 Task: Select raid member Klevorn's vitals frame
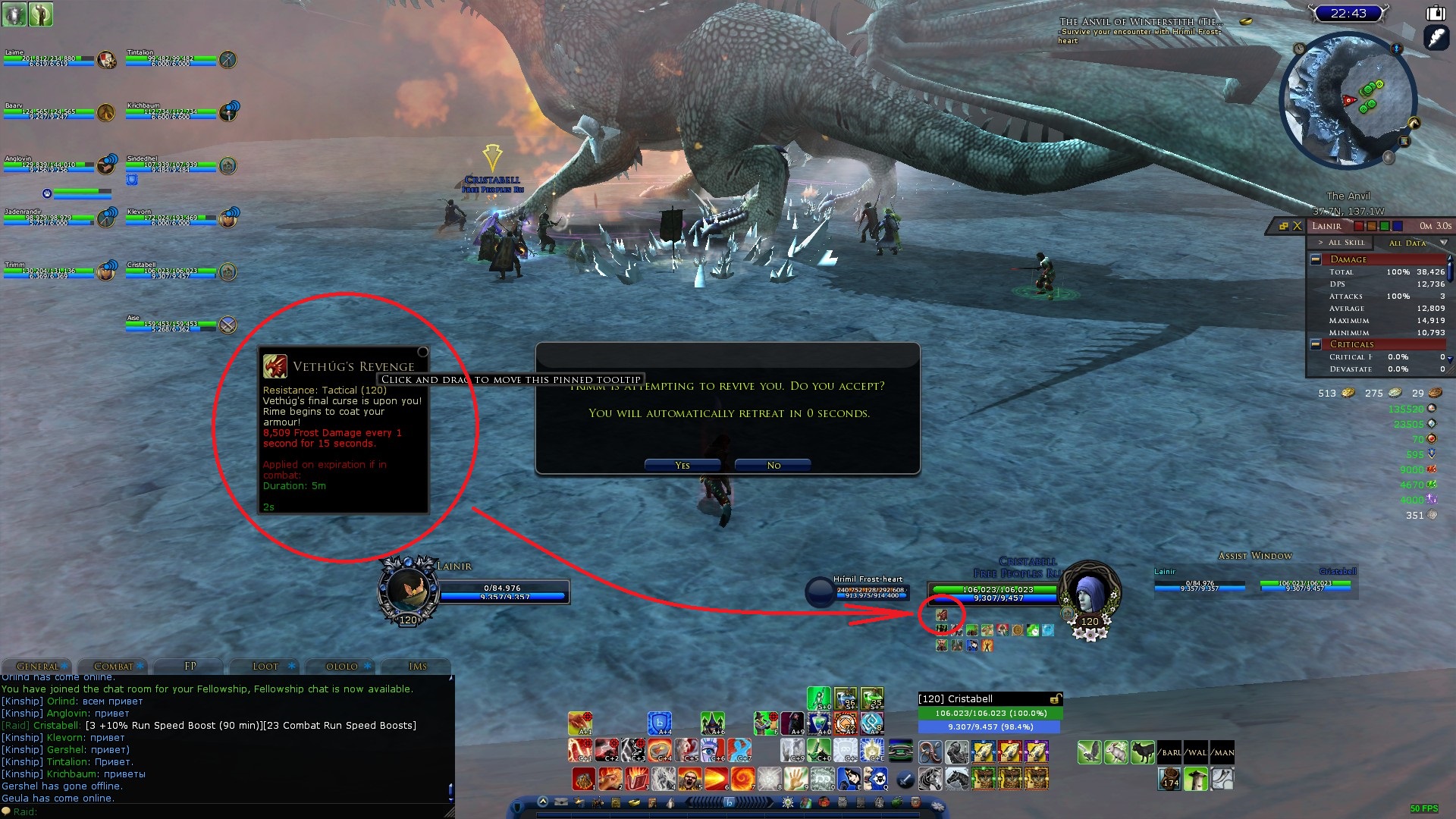point(171,219)
